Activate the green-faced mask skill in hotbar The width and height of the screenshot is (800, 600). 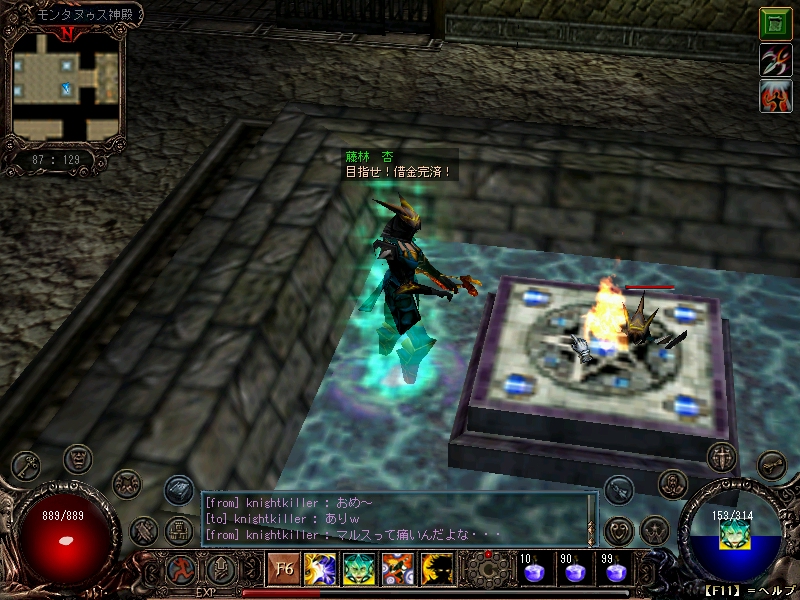click(359, 569)
